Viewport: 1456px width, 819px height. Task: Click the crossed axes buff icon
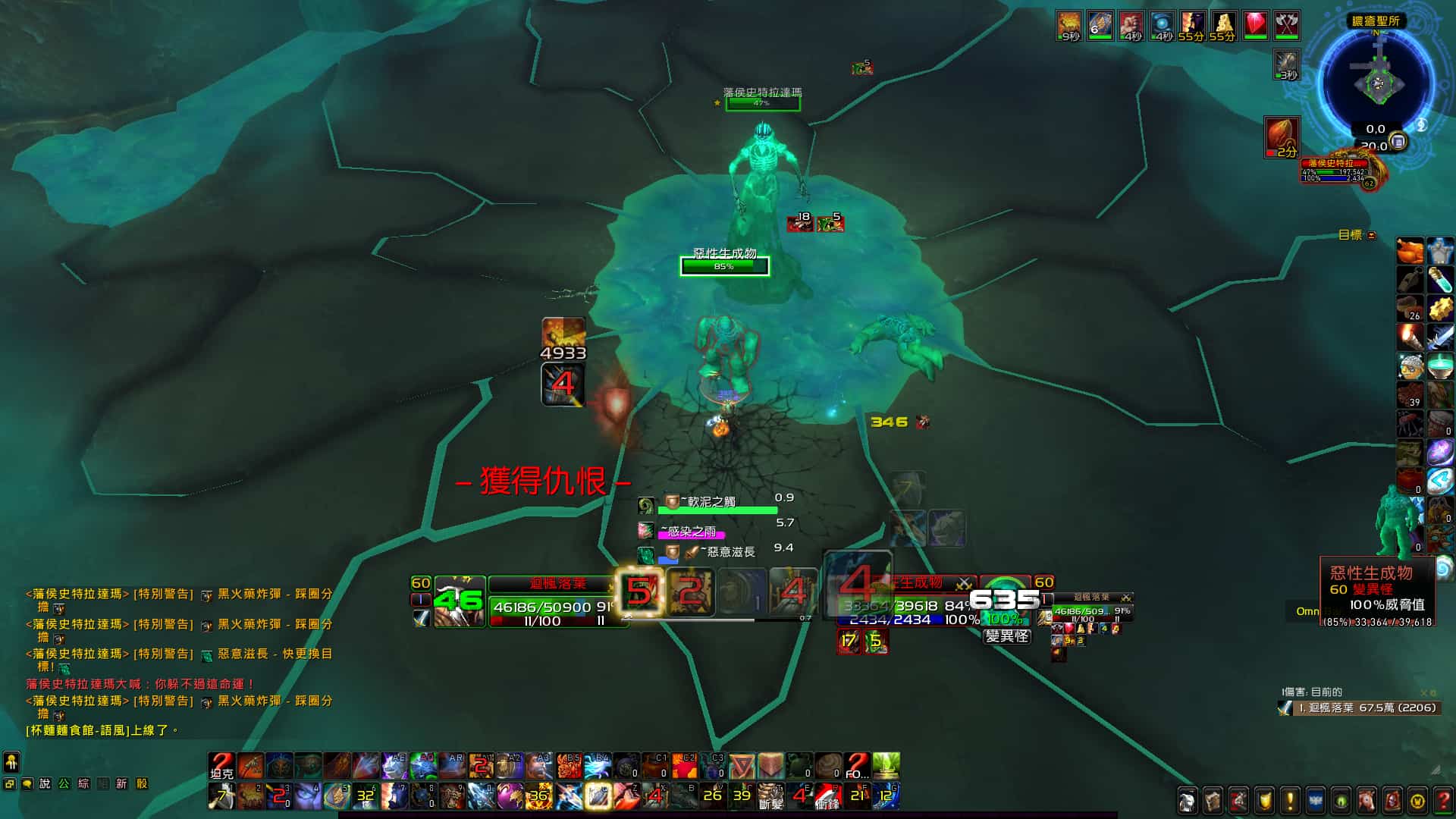1286,26
